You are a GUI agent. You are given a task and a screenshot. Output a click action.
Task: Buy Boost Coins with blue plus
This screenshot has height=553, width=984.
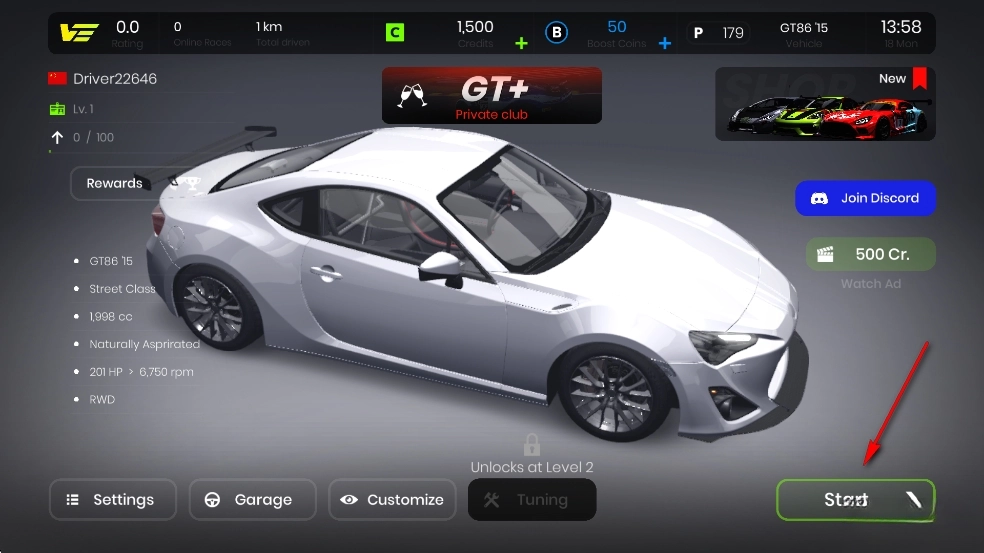[x=664, y=43]
